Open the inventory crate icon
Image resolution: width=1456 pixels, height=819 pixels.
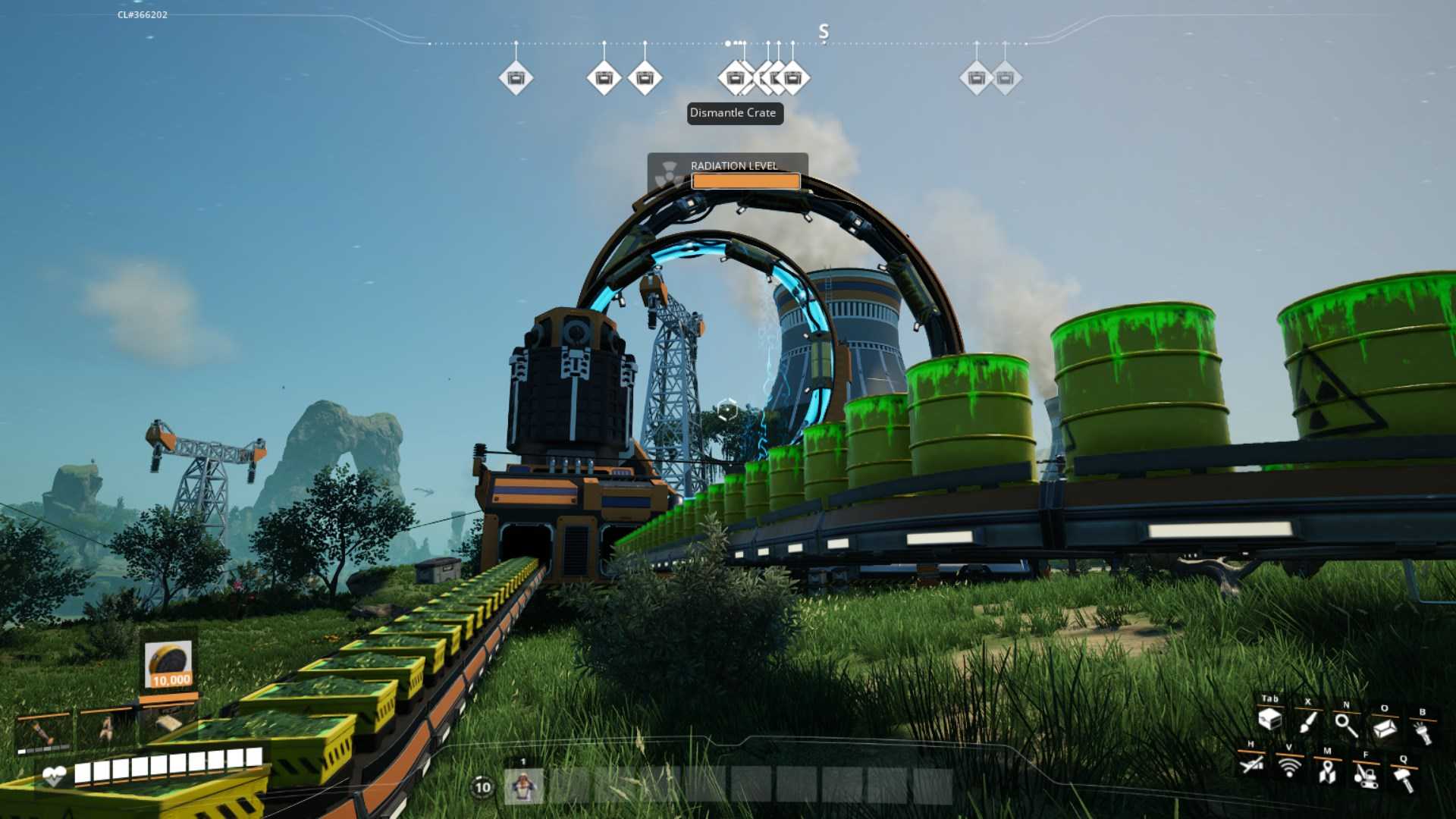coord(1269,720)
